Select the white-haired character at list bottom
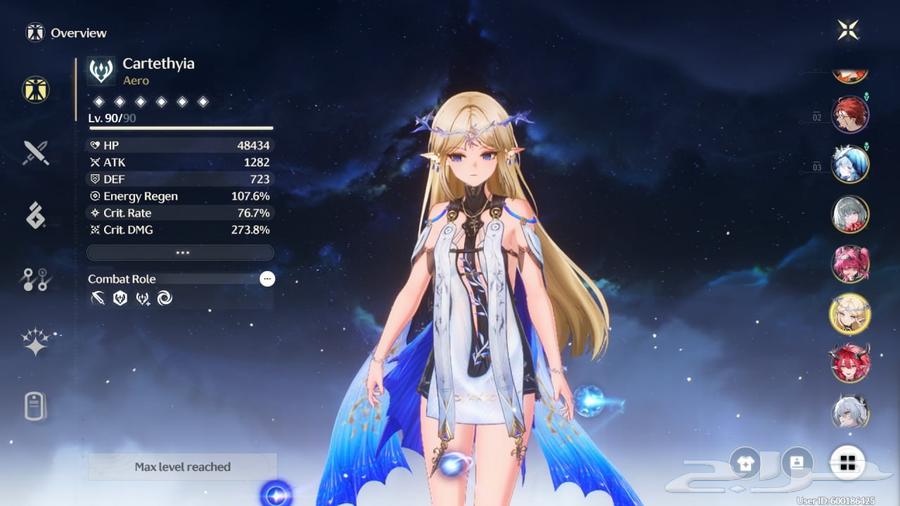Image resolution: width=900 pixels, height=506 pixels. [x=850, y=412]
